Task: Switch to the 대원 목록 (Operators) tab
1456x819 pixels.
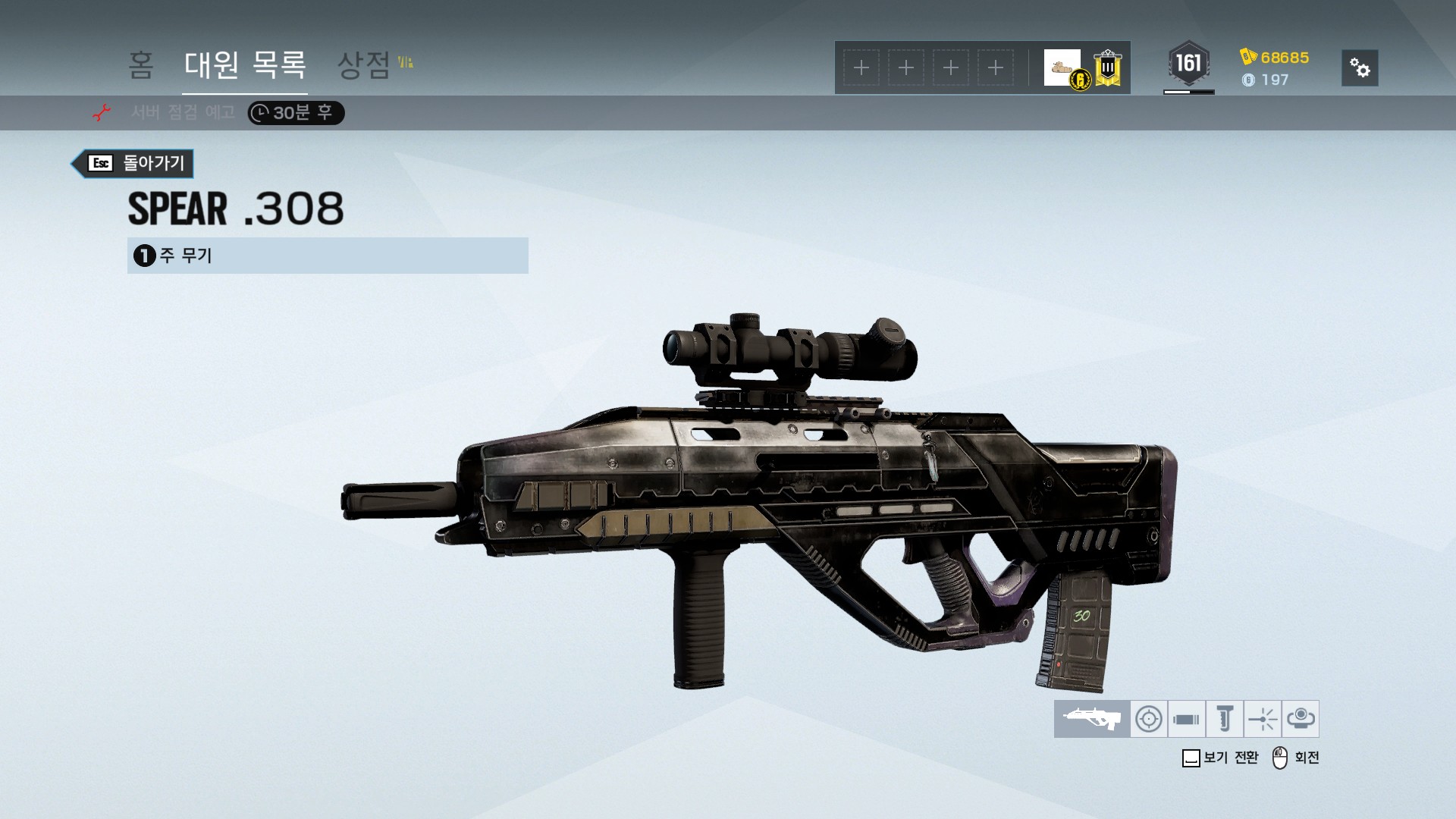Action: [245, 65]
